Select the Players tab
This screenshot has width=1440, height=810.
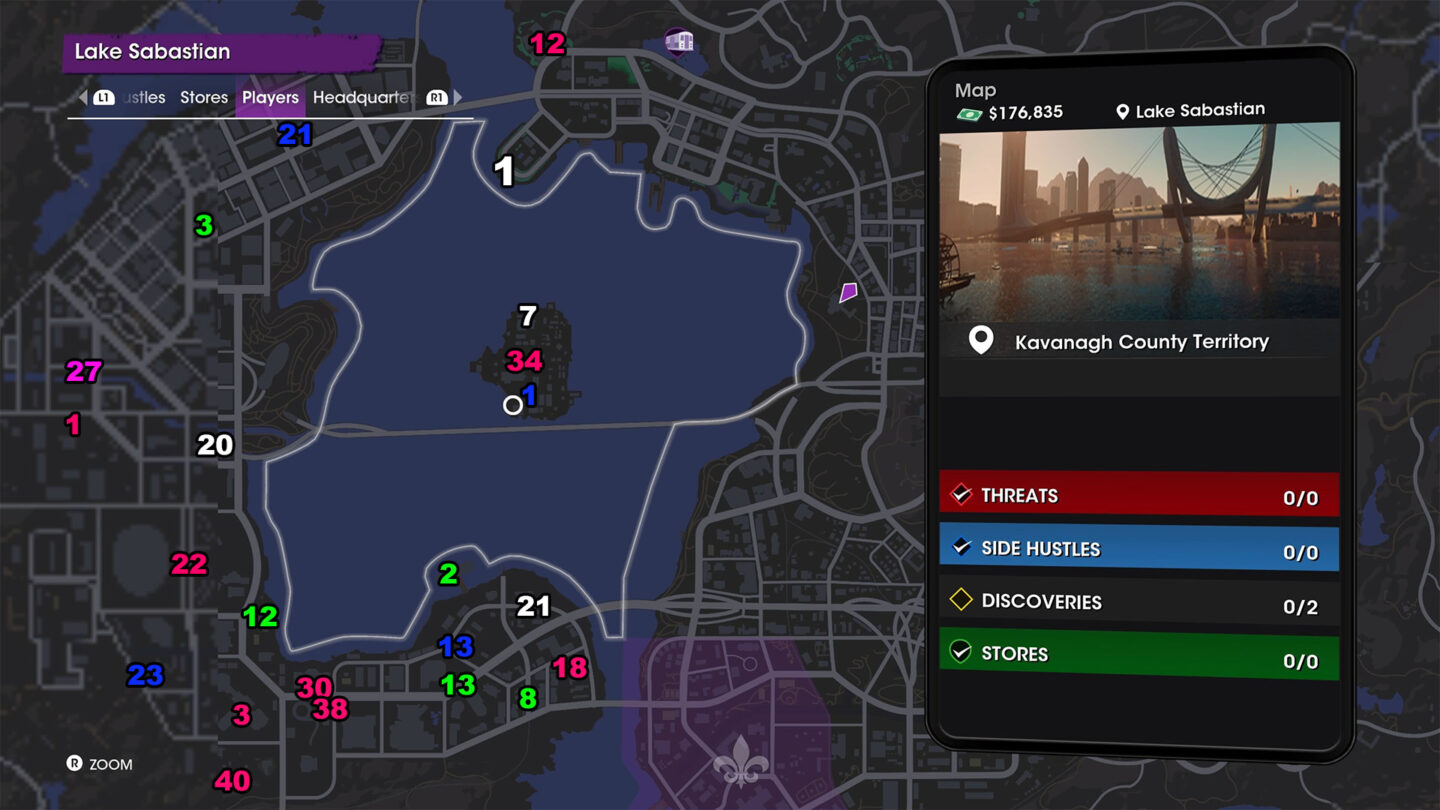pos(270,97)
